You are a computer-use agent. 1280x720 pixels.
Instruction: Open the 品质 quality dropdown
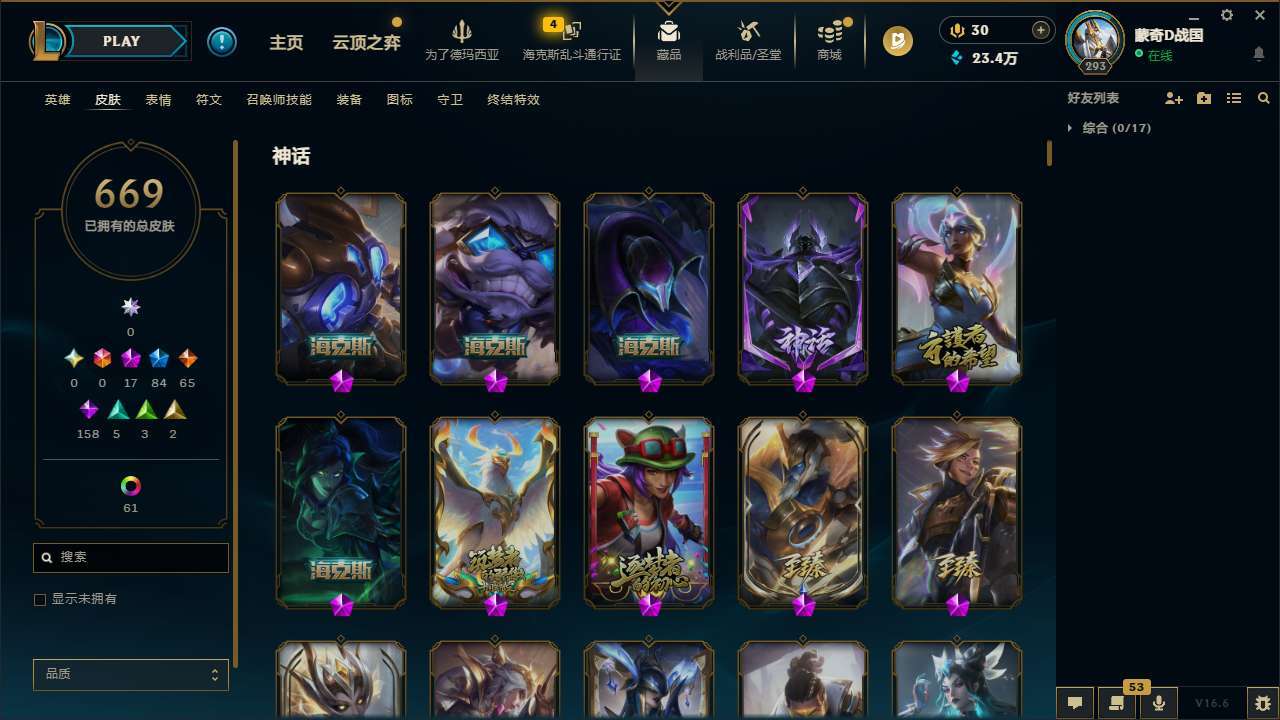[130, 674]
